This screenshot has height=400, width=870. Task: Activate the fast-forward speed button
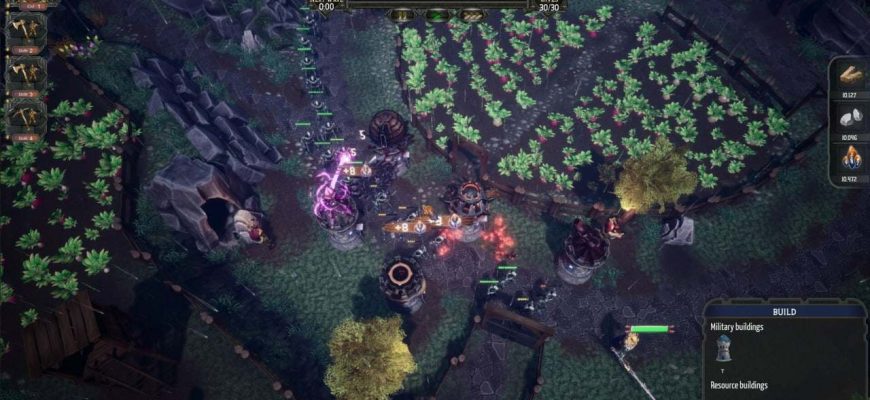[471, 16]
